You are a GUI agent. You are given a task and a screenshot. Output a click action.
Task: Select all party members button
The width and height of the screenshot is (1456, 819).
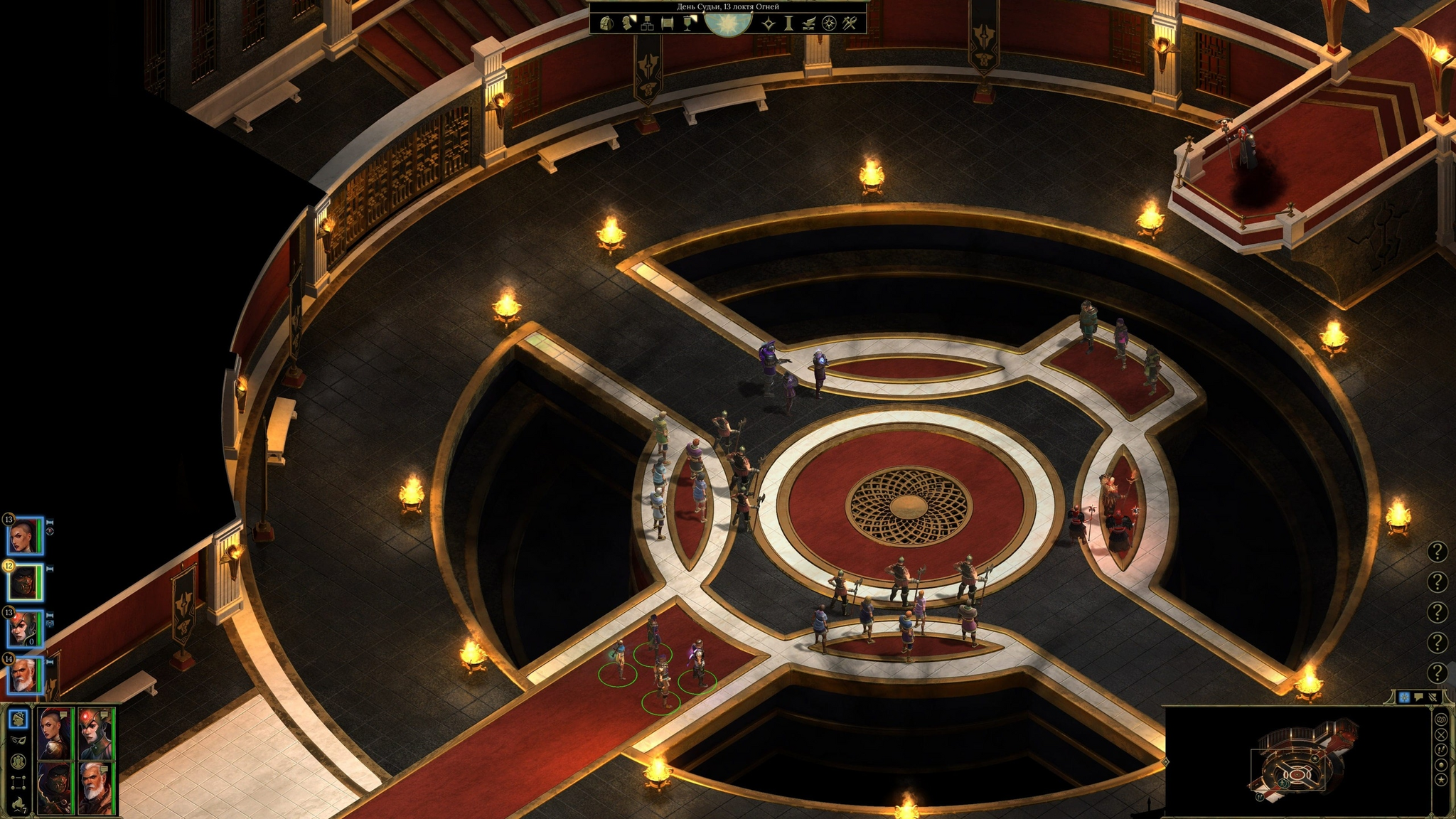[x=18, y=761]
